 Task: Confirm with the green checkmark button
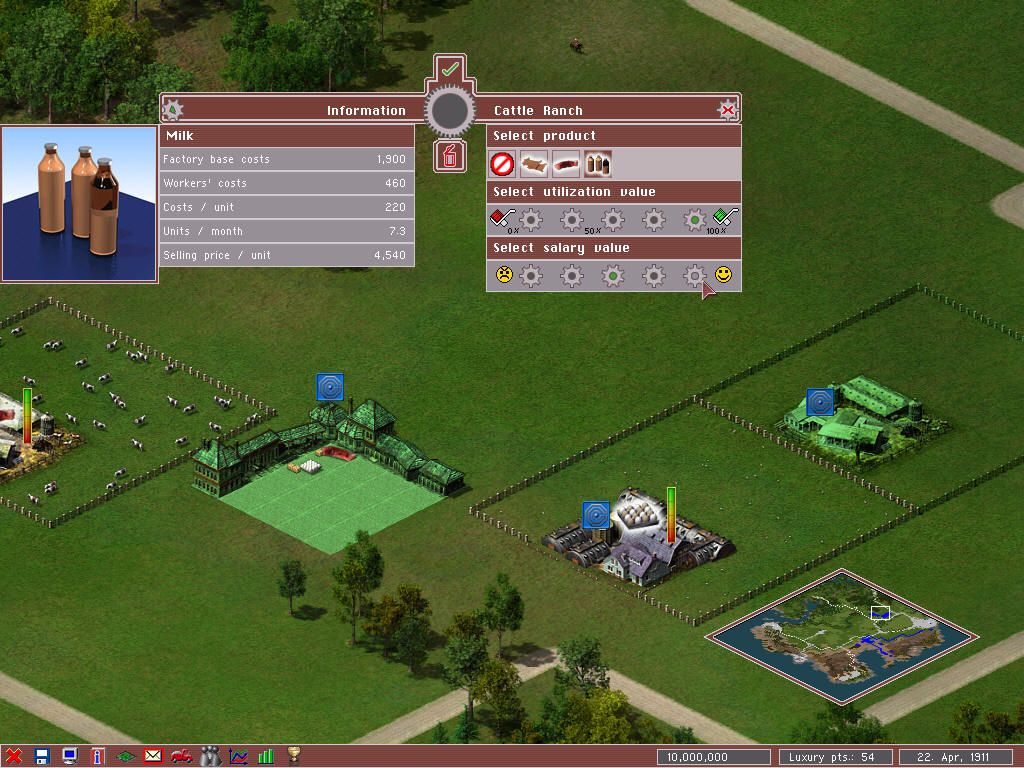click(x=450, y=69)
